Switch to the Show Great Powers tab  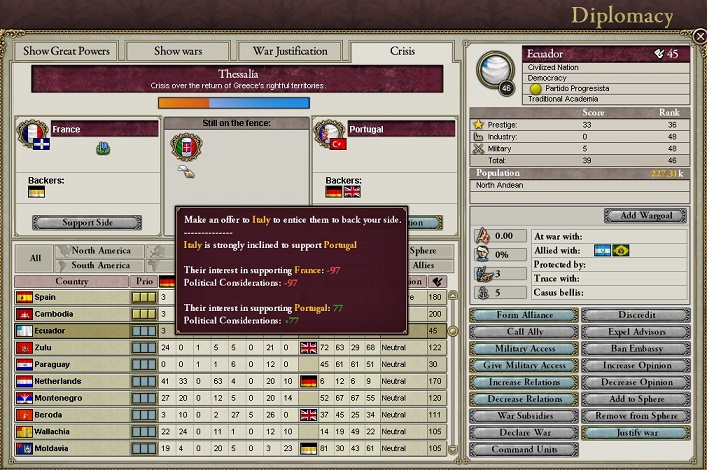(64, 51)
